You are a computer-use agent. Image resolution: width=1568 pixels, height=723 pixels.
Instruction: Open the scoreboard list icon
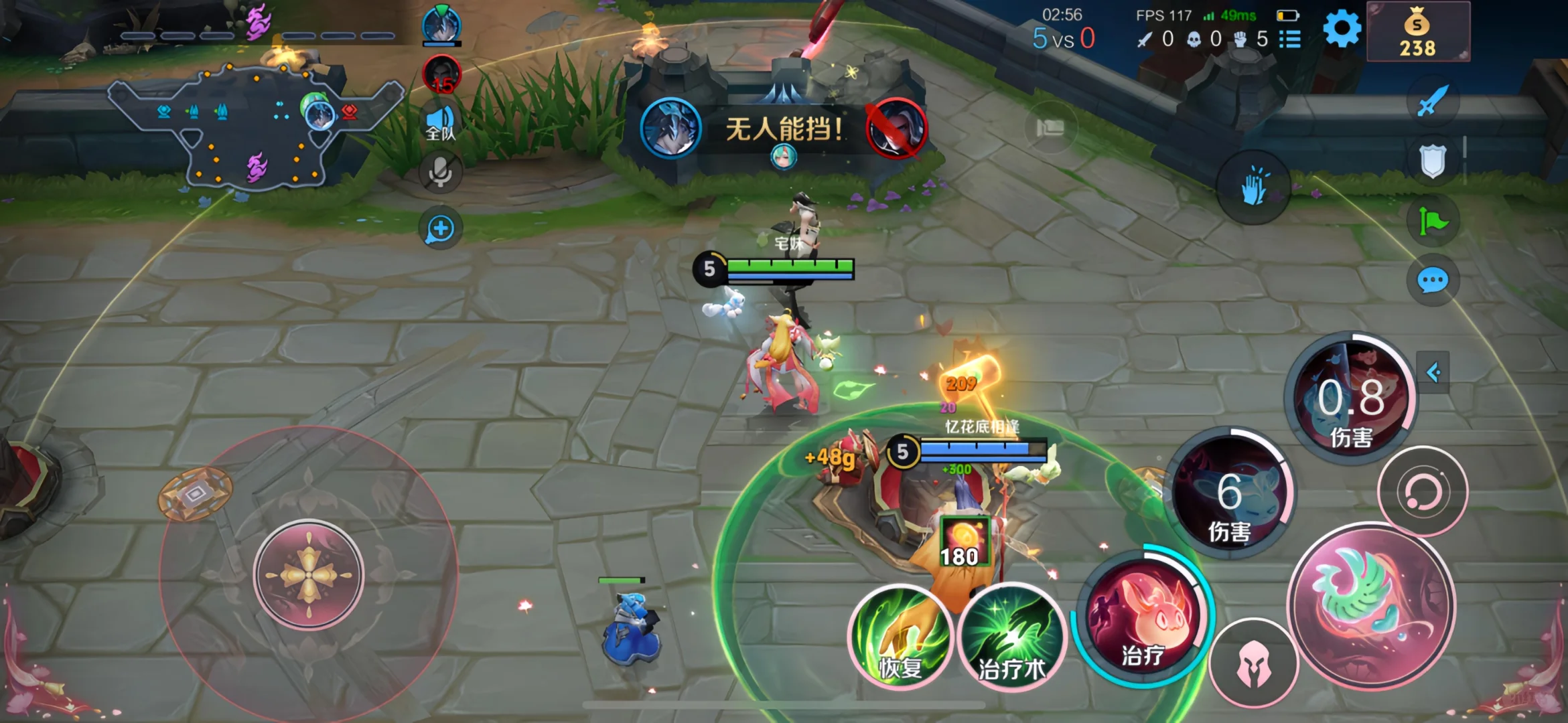coord(1289,39)
